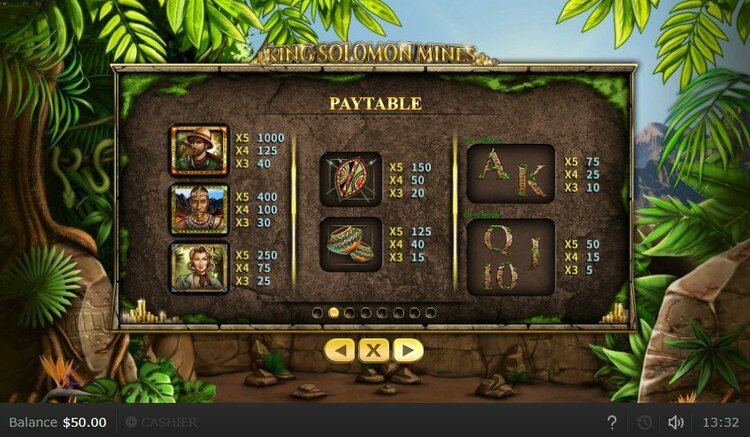Open the Cashier

[x=161, y=422]
